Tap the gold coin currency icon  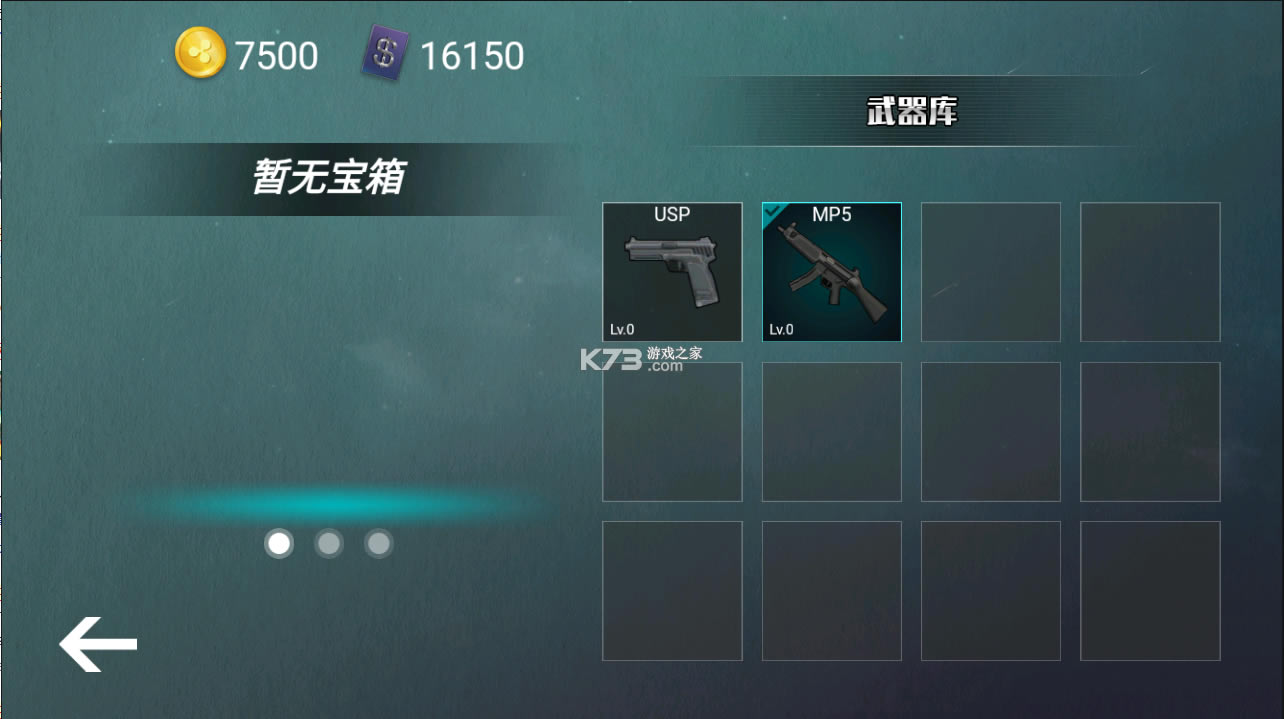pyautogui.click(x=201, y=53)
